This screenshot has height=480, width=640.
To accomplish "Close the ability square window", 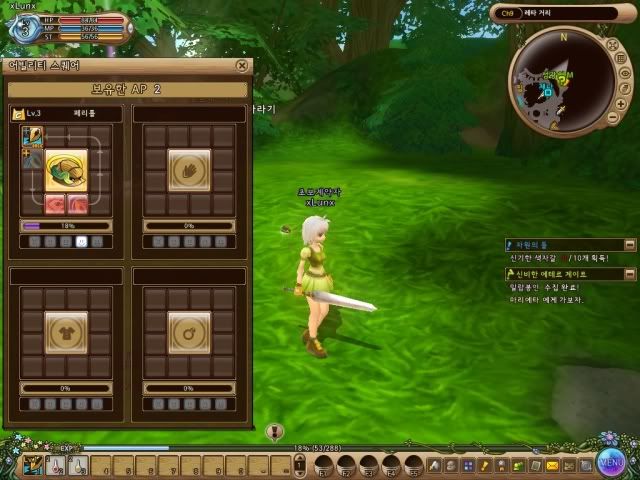I will (x=242, y=66).
